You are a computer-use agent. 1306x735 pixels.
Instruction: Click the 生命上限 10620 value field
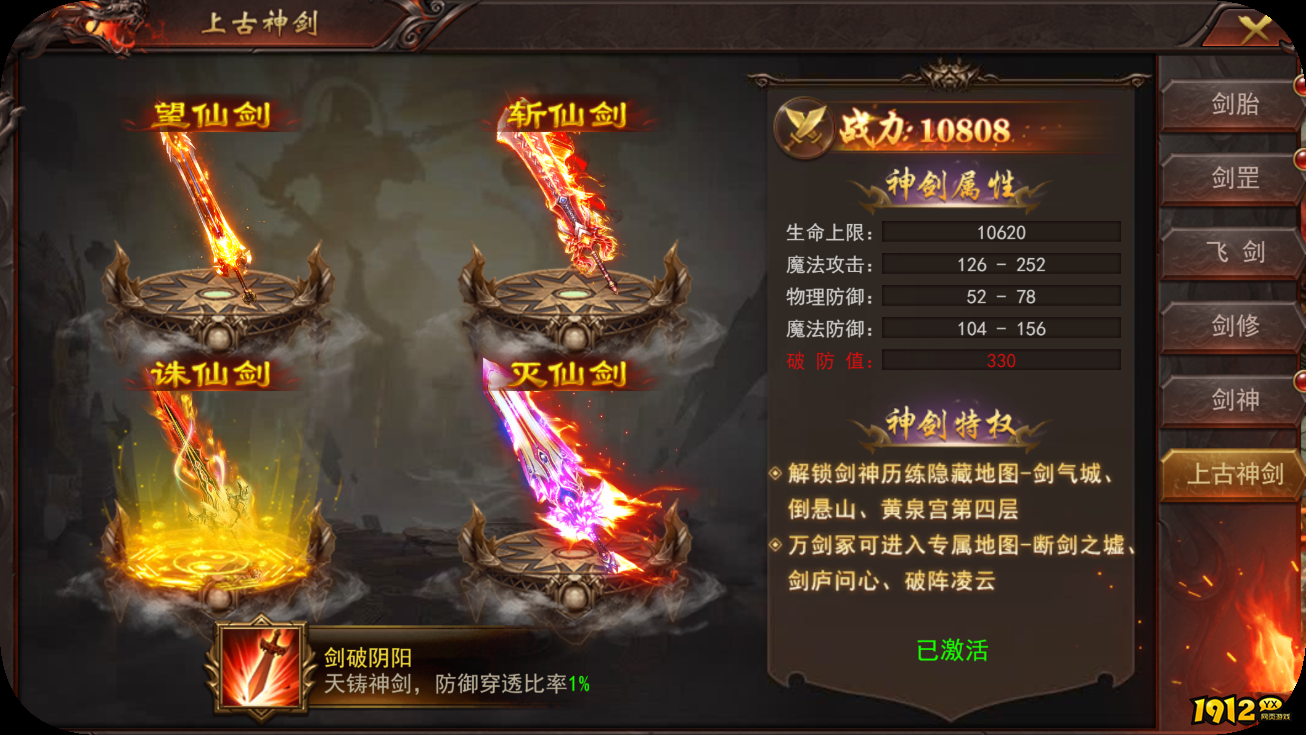coord(1001,231)
